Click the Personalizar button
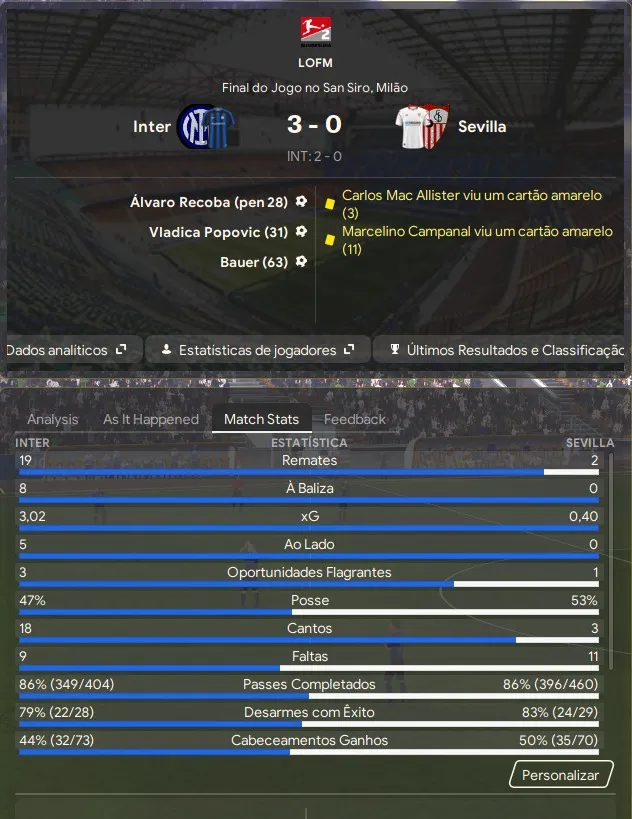632x819 pixels. coord(560,775)
